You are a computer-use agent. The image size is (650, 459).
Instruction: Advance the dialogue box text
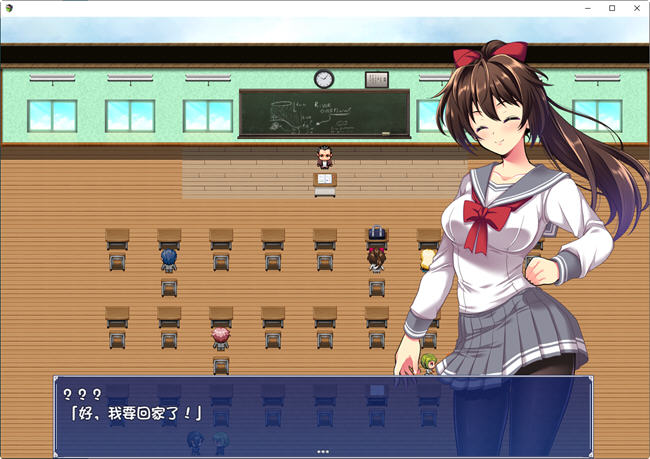pos(323,414)
